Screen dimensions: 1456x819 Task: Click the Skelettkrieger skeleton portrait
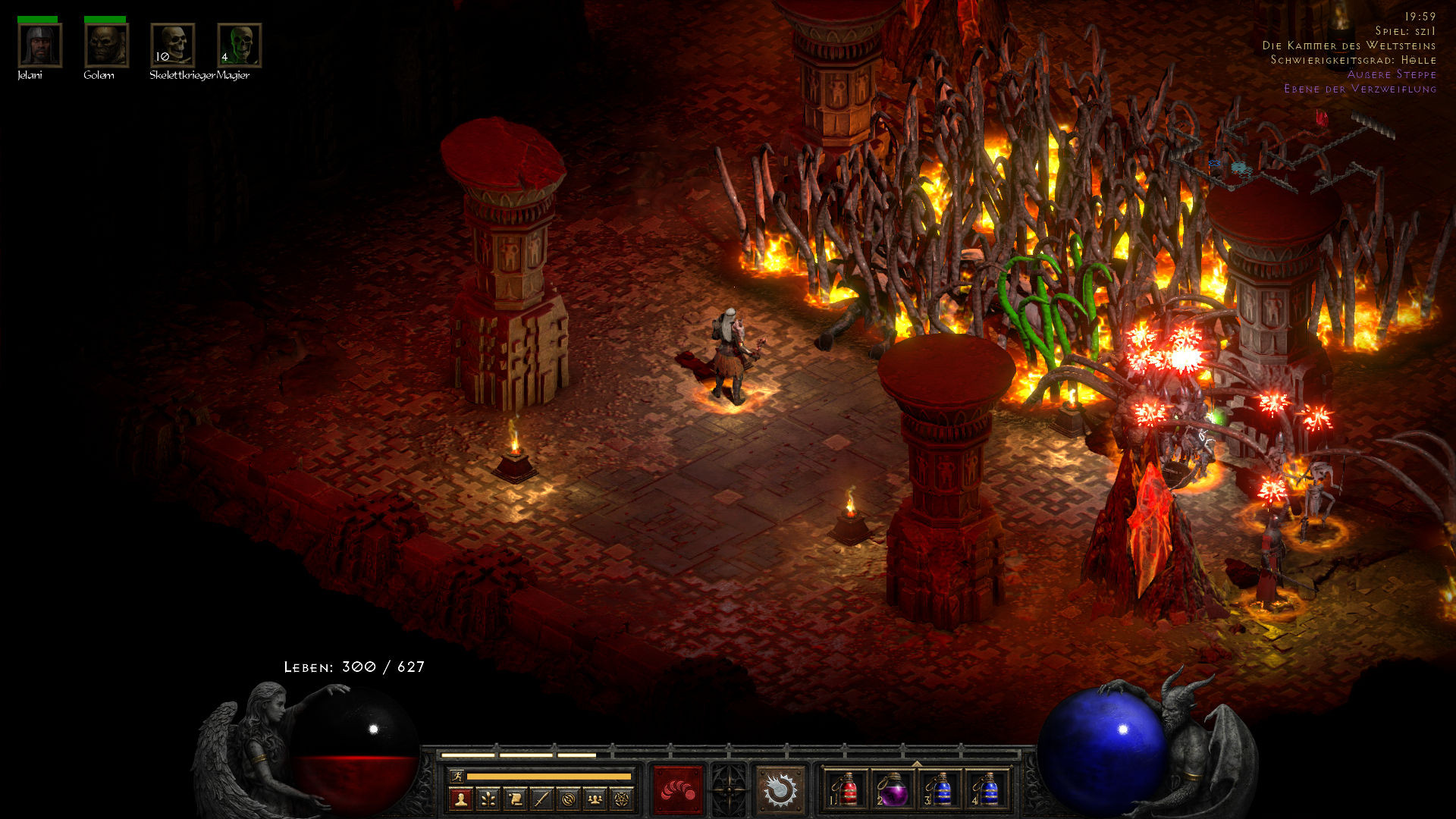[x=173, y=45]
